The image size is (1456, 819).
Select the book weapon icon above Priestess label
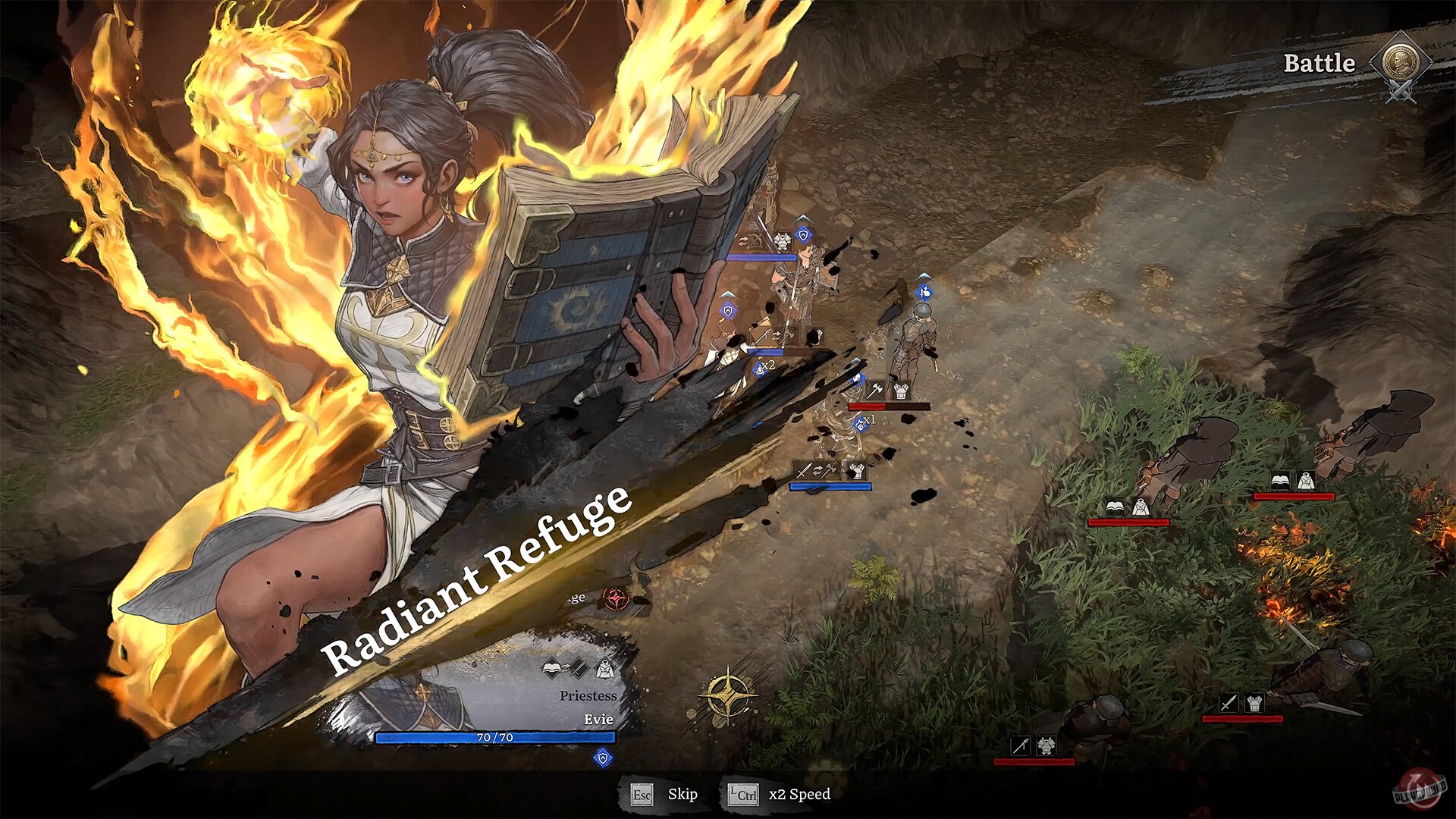[x=552, y=668]
